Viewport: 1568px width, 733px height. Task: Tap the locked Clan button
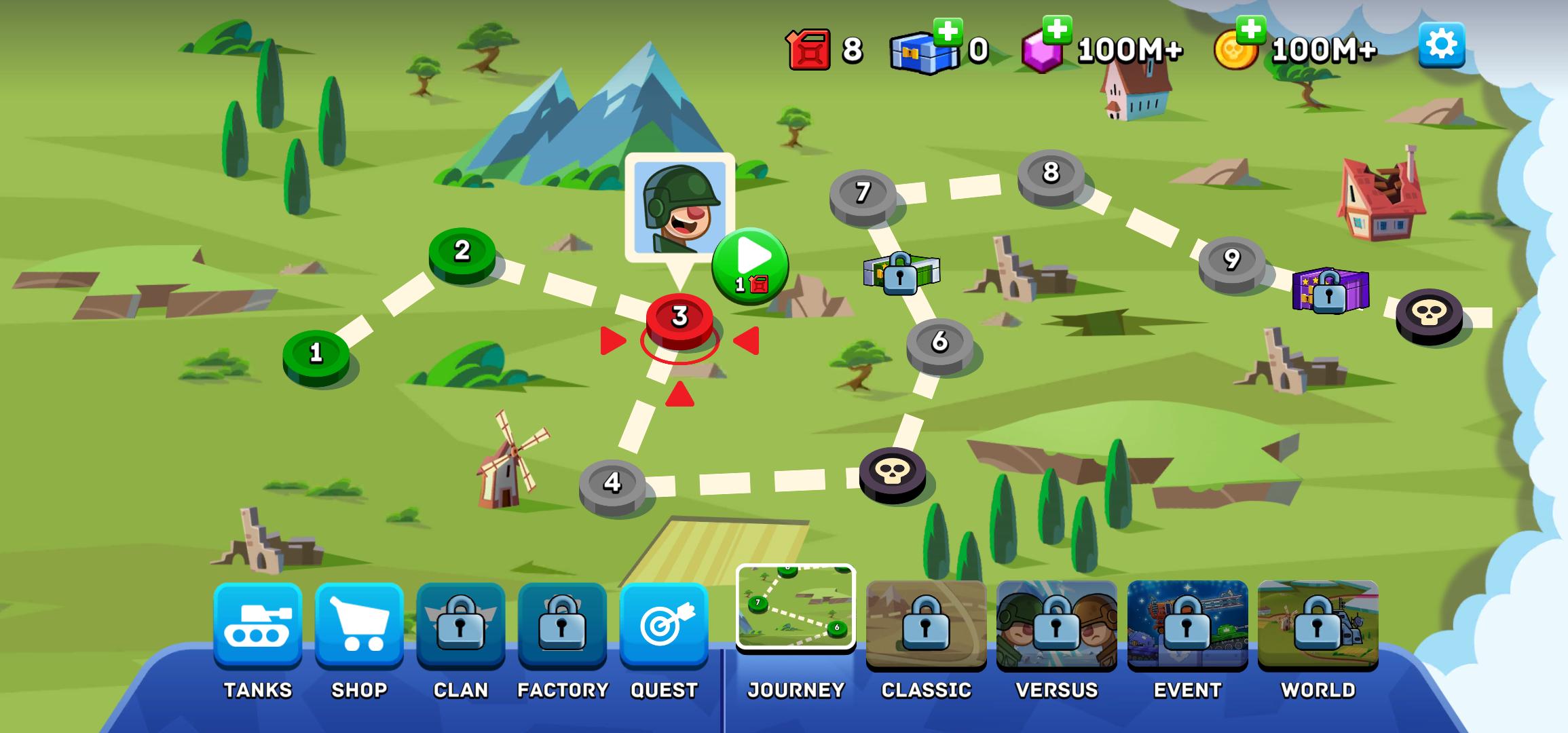460,625
